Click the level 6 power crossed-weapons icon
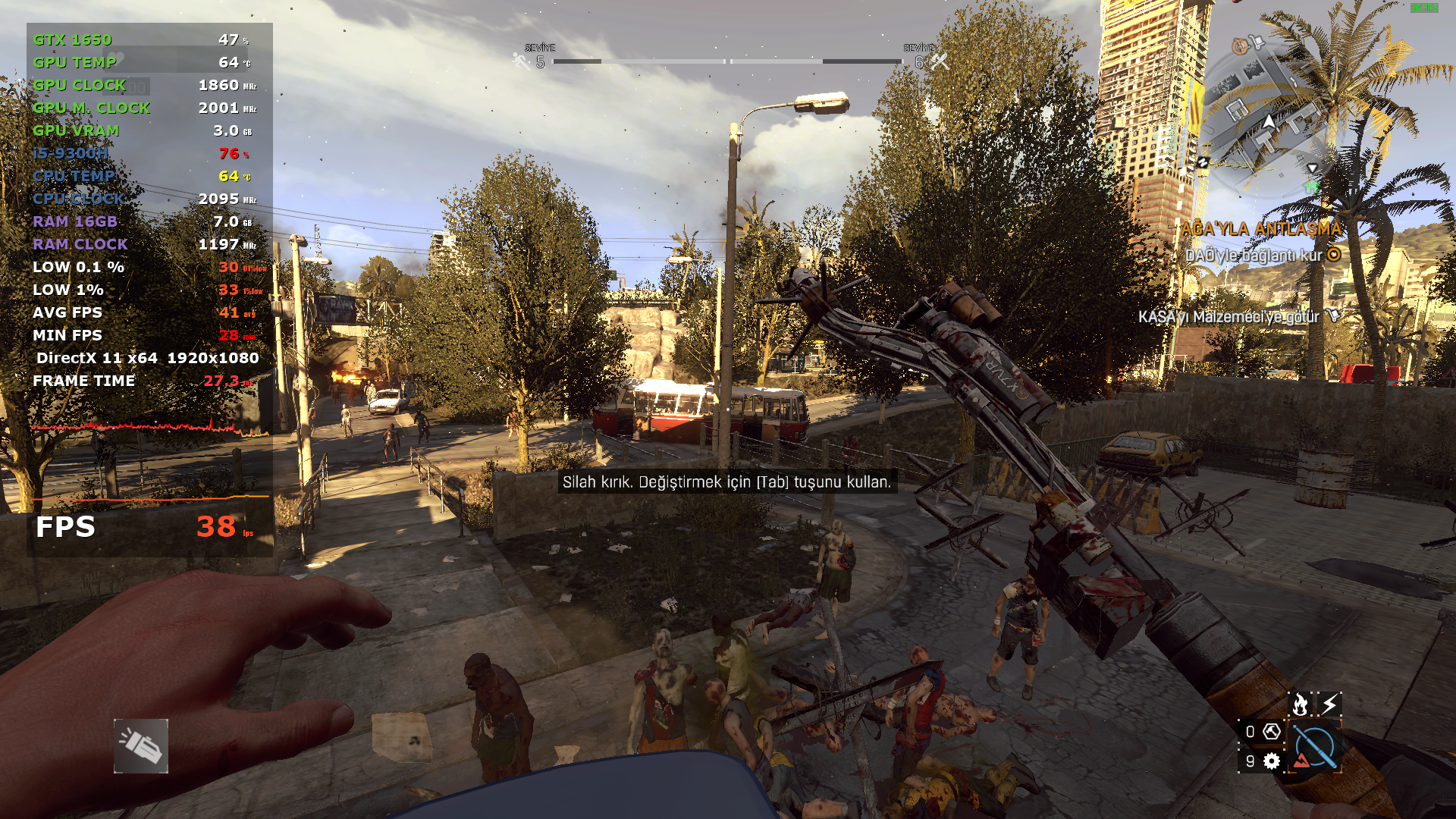 coord(940,61)
